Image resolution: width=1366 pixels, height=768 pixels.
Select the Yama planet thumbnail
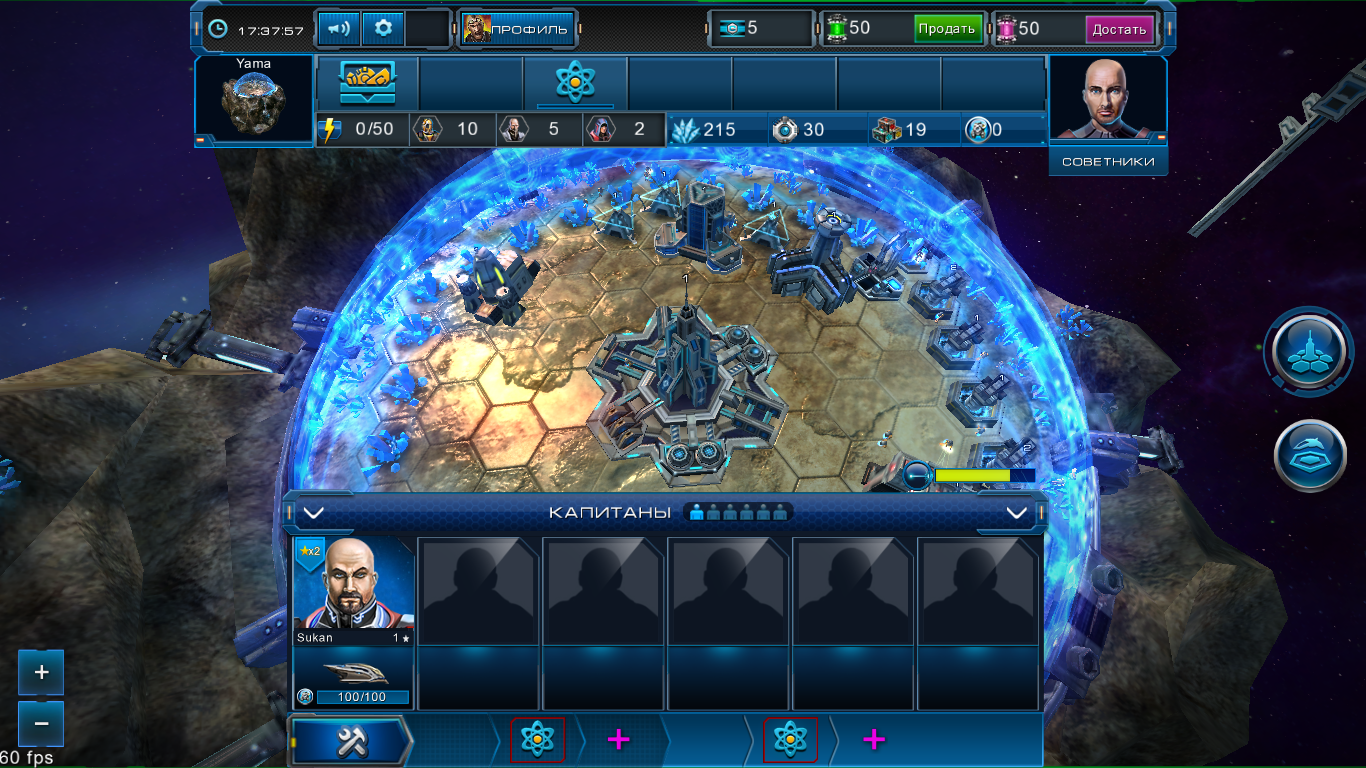[x=253, y=99]
